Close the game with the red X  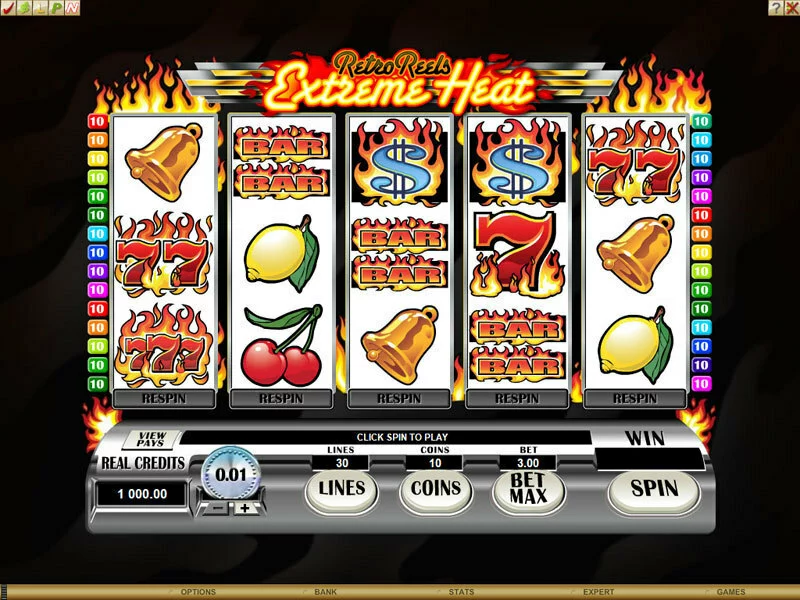(791, 7)
